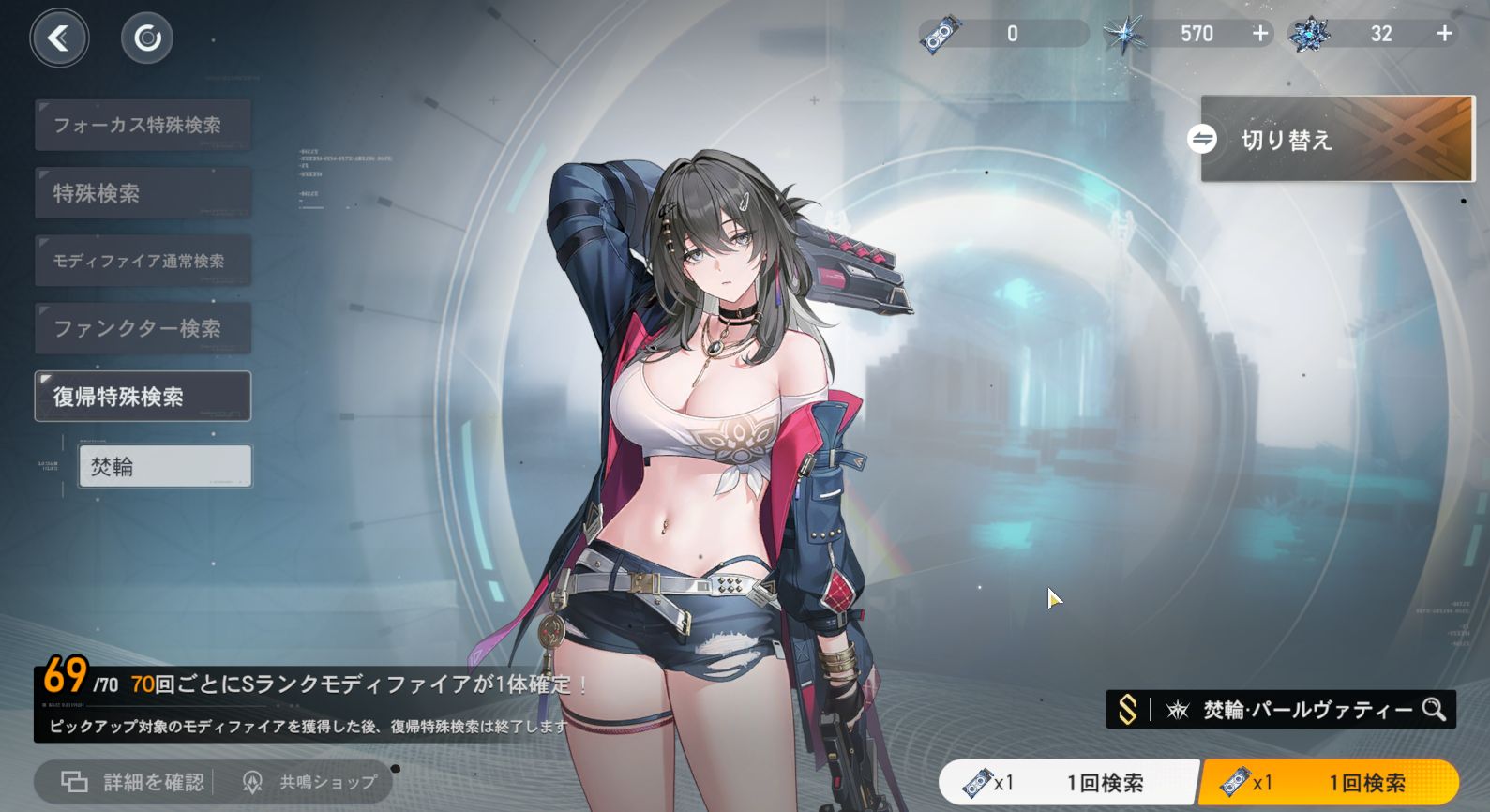The image size is (1490, 812).
Task: Click the 切り替え switch button
Action: [x=1336, y=140]
